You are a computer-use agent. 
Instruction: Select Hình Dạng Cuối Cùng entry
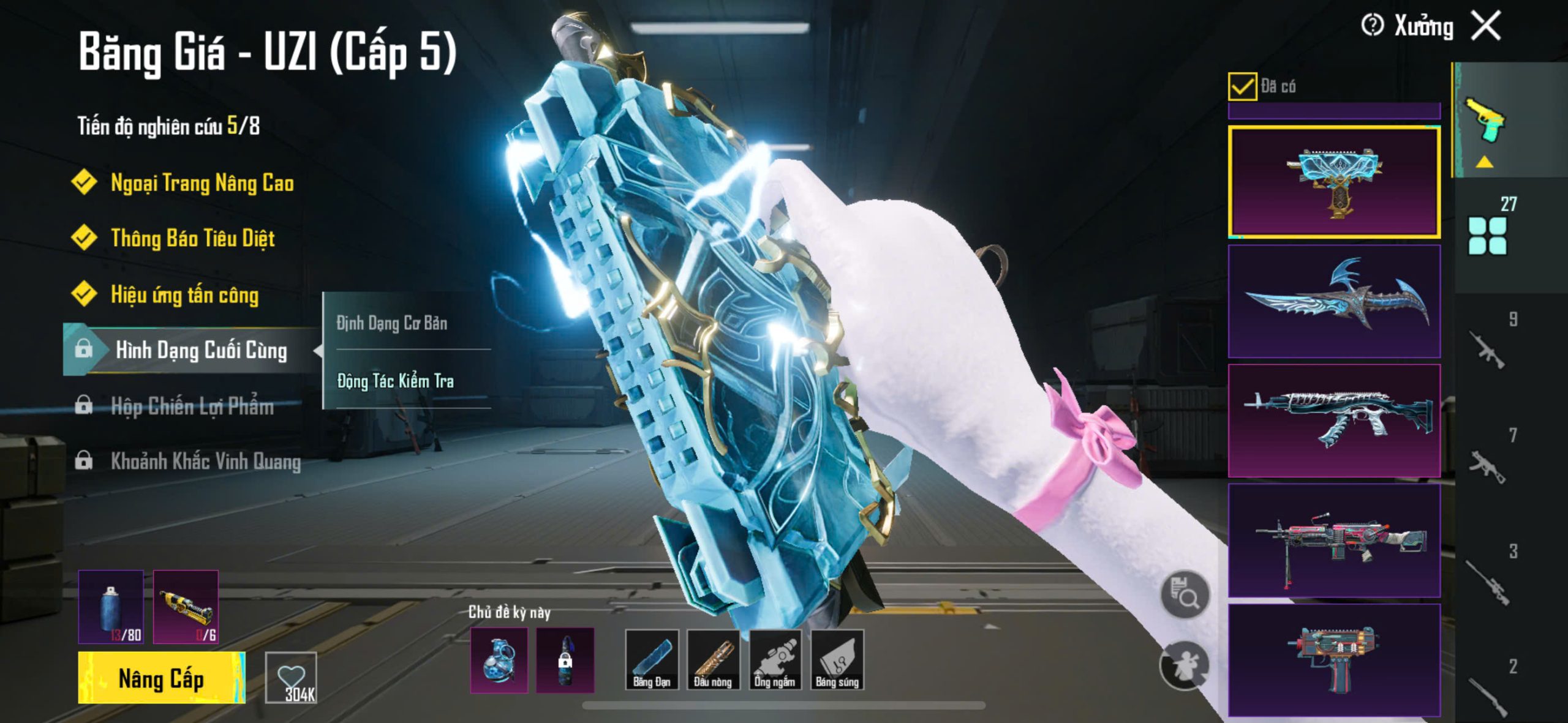[200, 350]
